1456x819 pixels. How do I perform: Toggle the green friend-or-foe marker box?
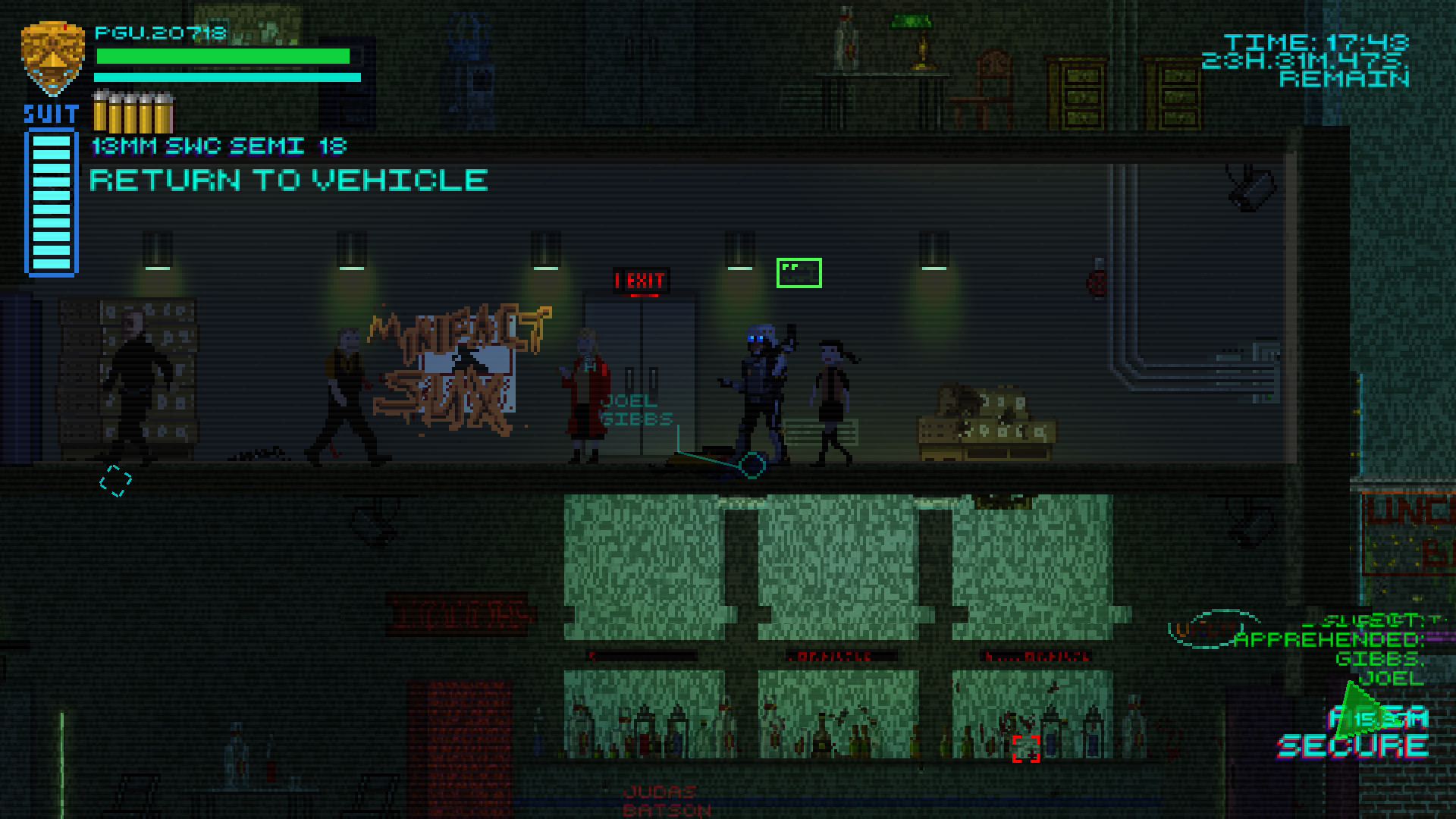[x=799, y=271]
